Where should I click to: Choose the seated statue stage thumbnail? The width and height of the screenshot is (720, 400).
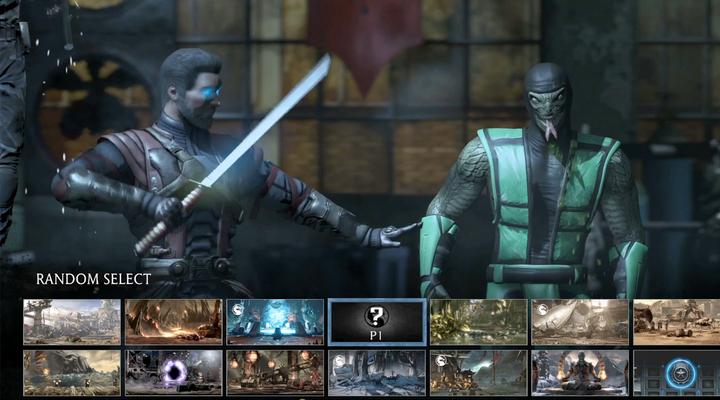pyautogui.click(x=580, y=372)
